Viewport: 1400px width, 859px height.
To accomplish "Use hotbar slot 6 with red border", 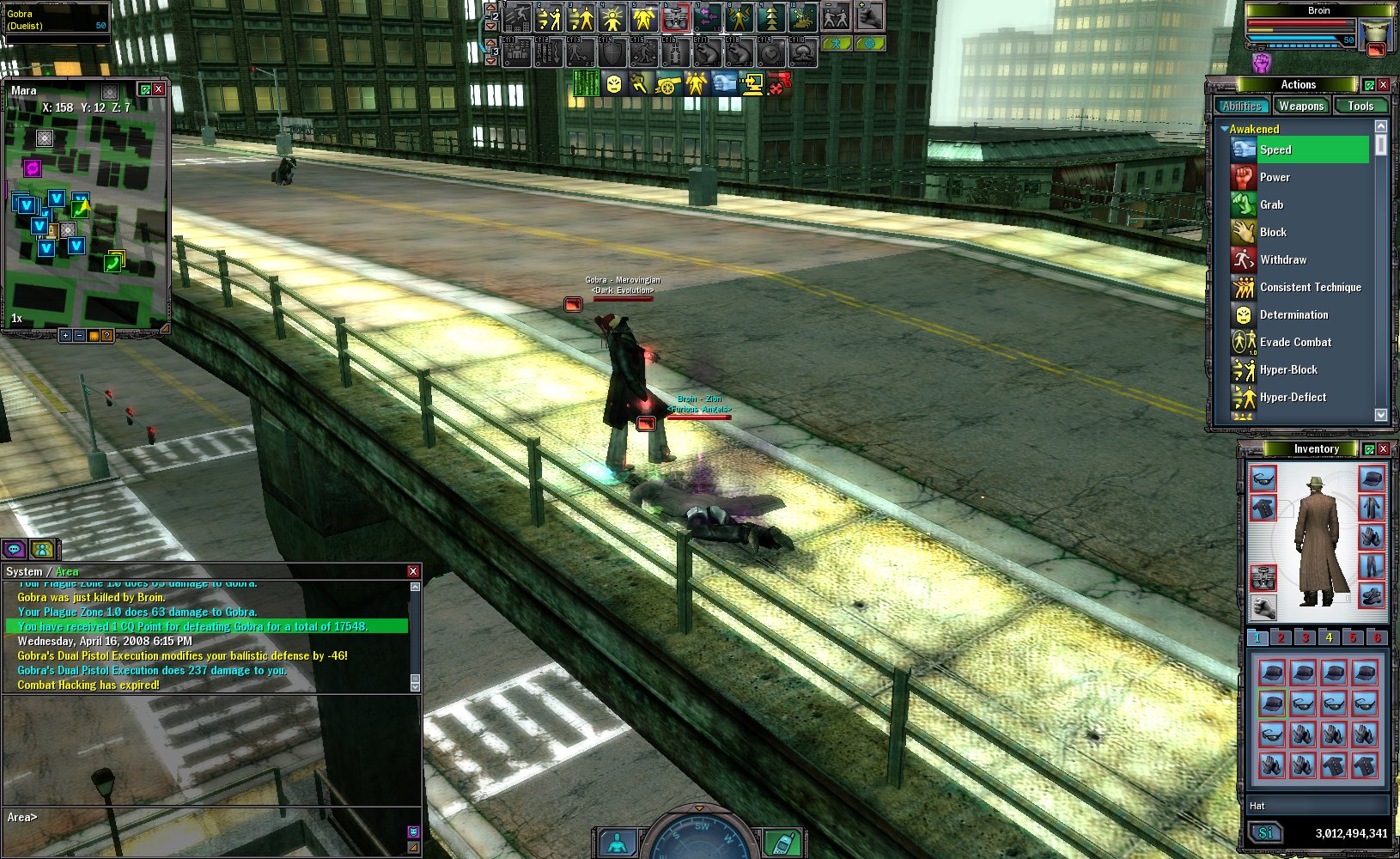I will pos(676,17).
